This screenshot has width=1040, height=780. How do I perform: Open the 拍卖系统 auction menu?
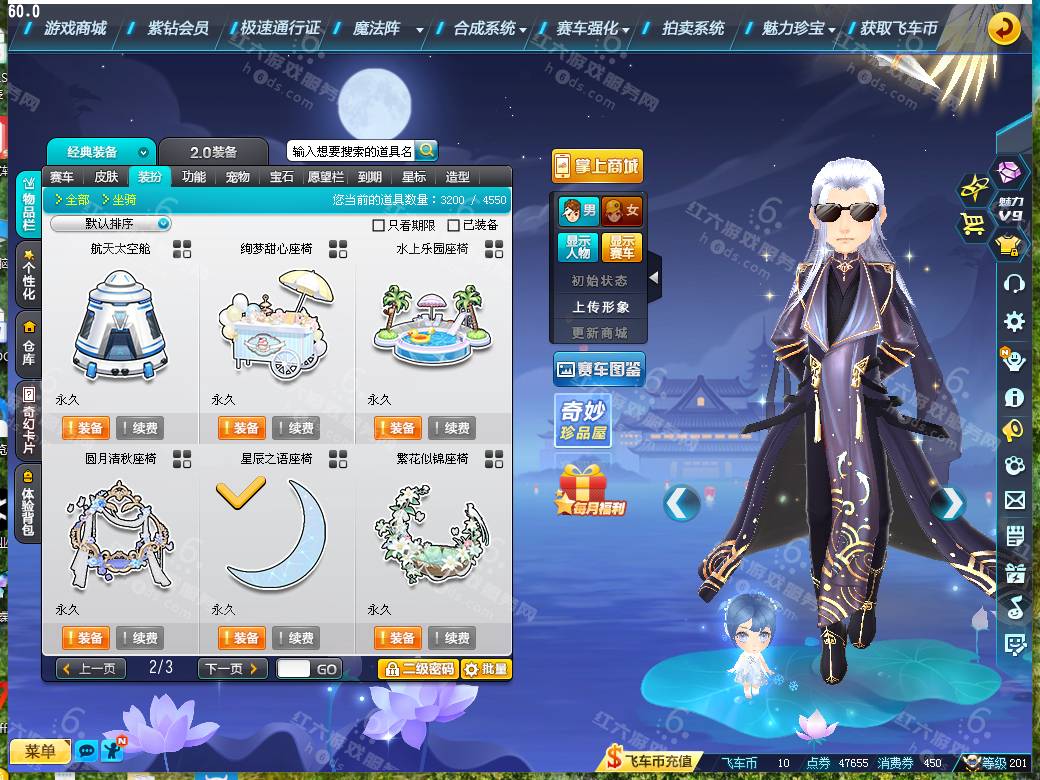[693, 28]
